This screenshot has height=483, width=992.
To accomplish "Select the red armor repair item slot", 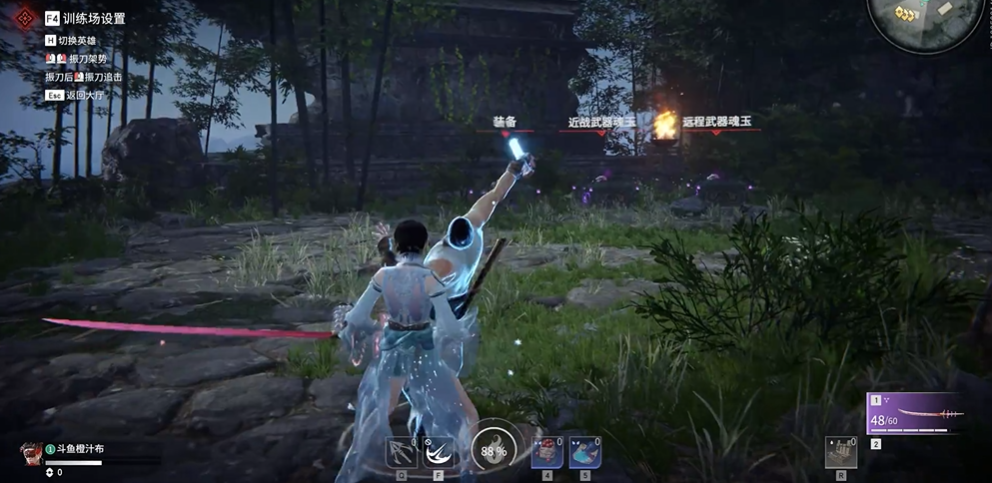I will tap(548, 452).
